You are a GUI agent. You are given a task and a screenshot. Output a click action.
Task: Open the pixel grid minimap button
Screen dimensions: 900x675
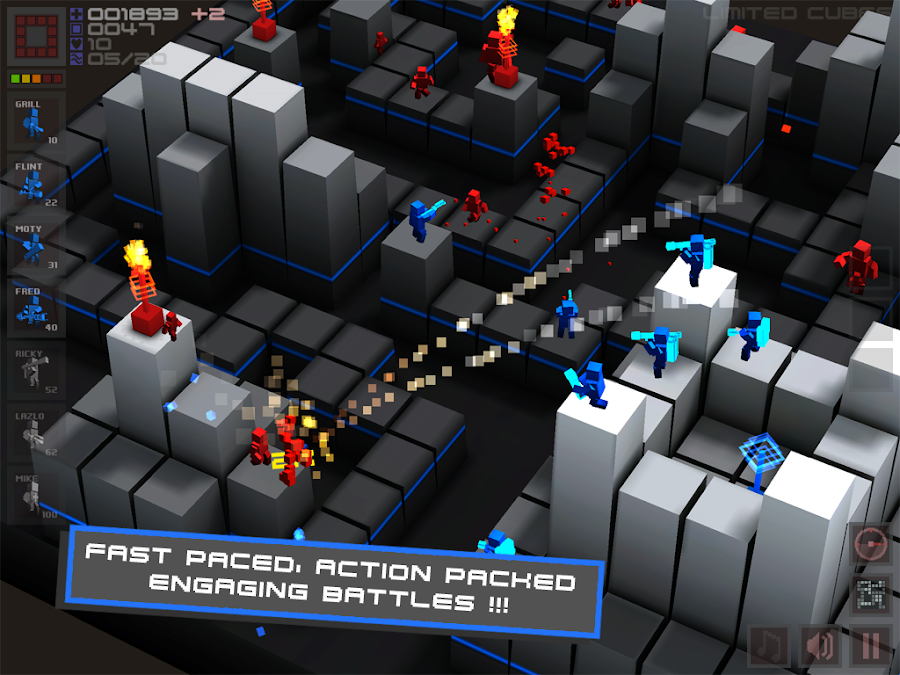[x=870, y=595]
